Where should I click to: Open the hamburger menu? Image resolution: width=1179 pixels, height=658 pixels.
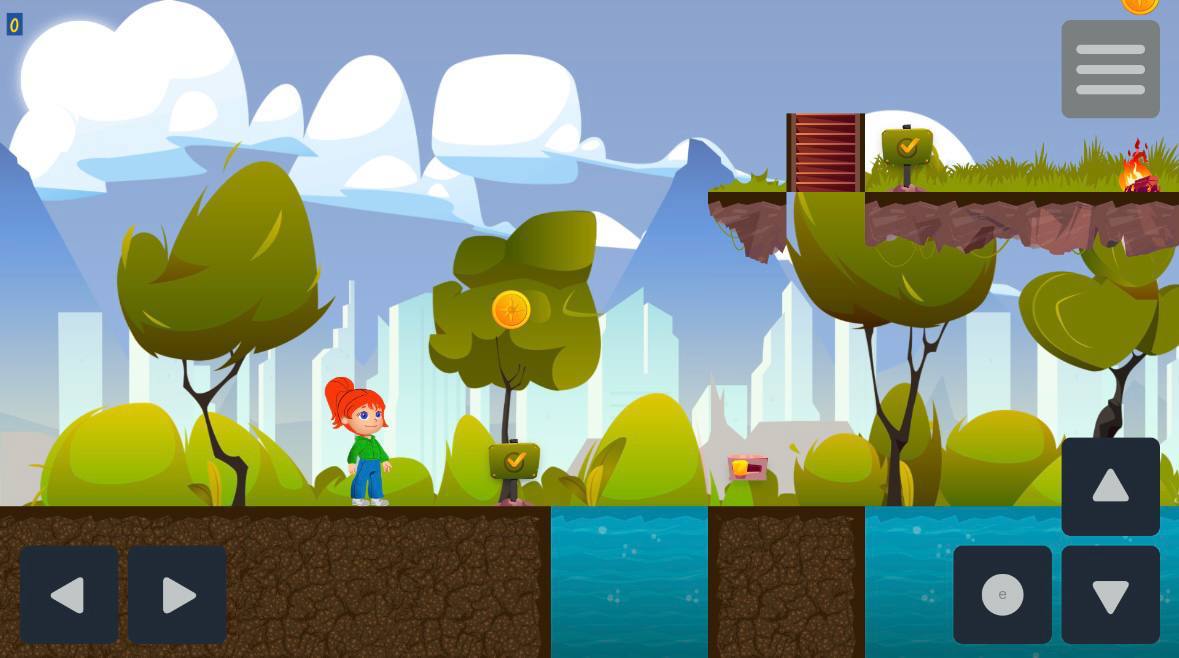coord(1110,69)
